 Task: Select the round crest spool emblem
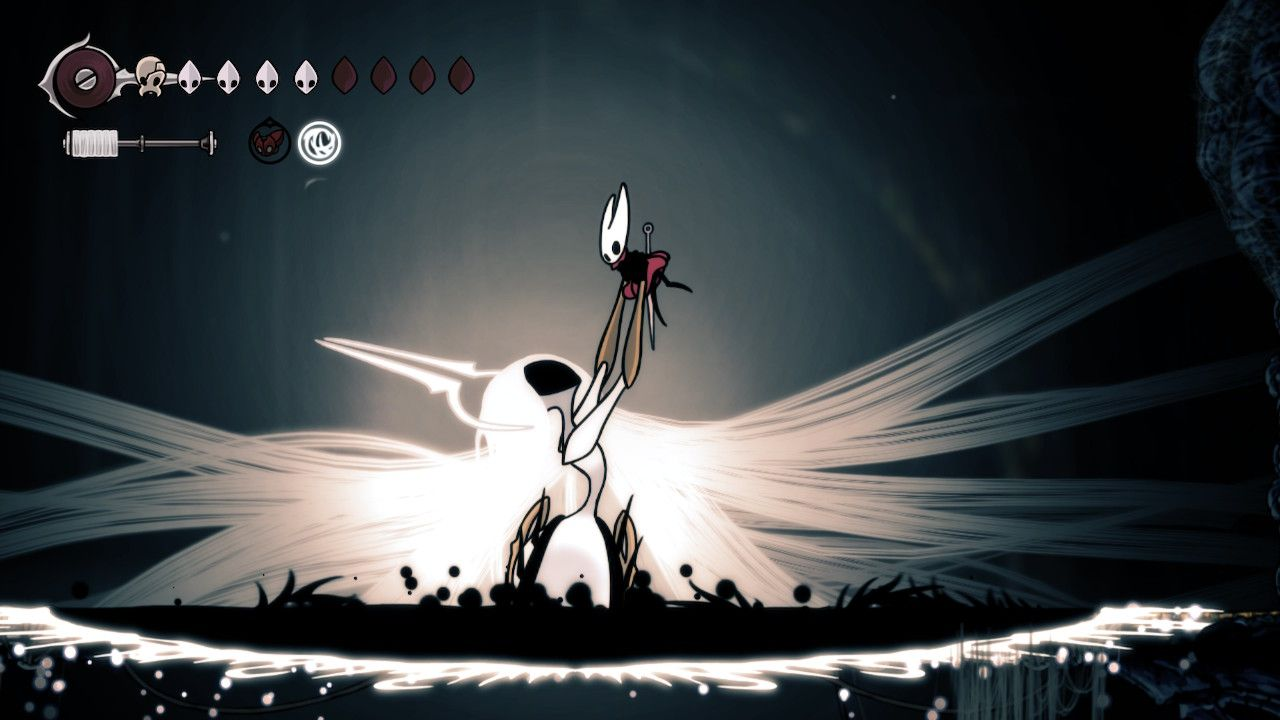(x=76, y=75)
